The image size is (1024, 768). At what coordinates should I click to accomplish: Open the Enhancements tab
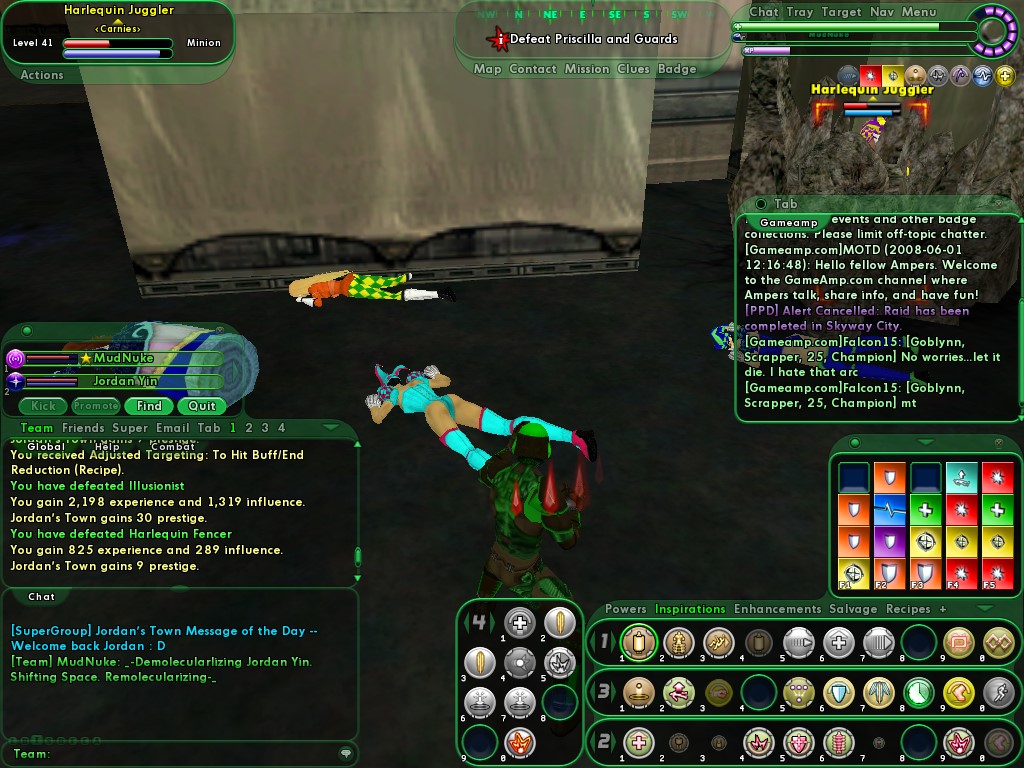coord(777,609)
